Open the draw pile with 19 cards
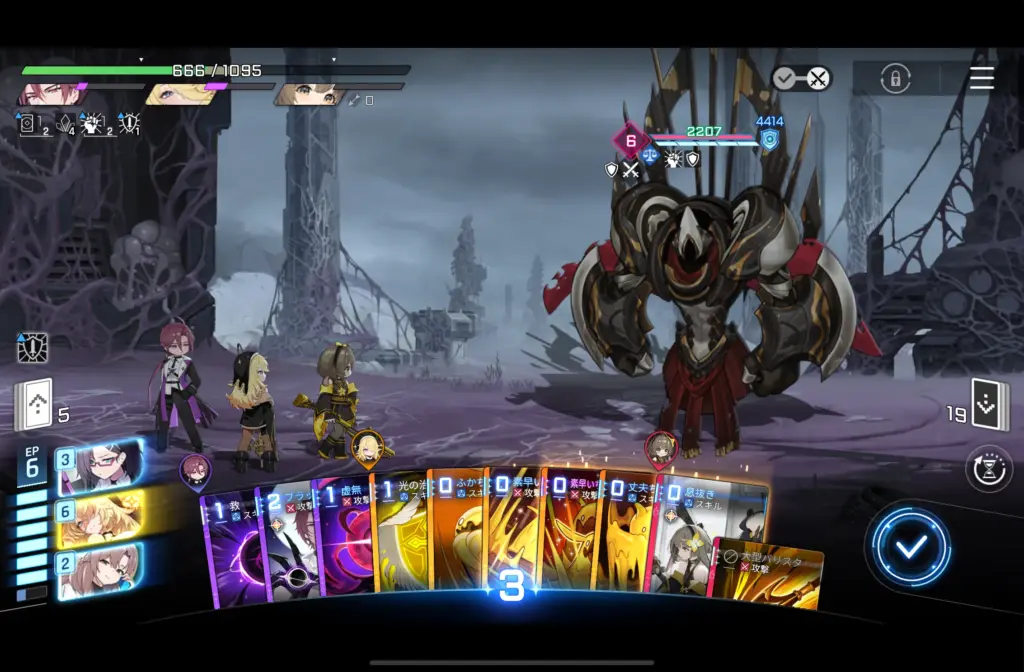Image resolution: width=1024 pixels, height=672 pixels. pyautogui.click(x=988, y=406)
